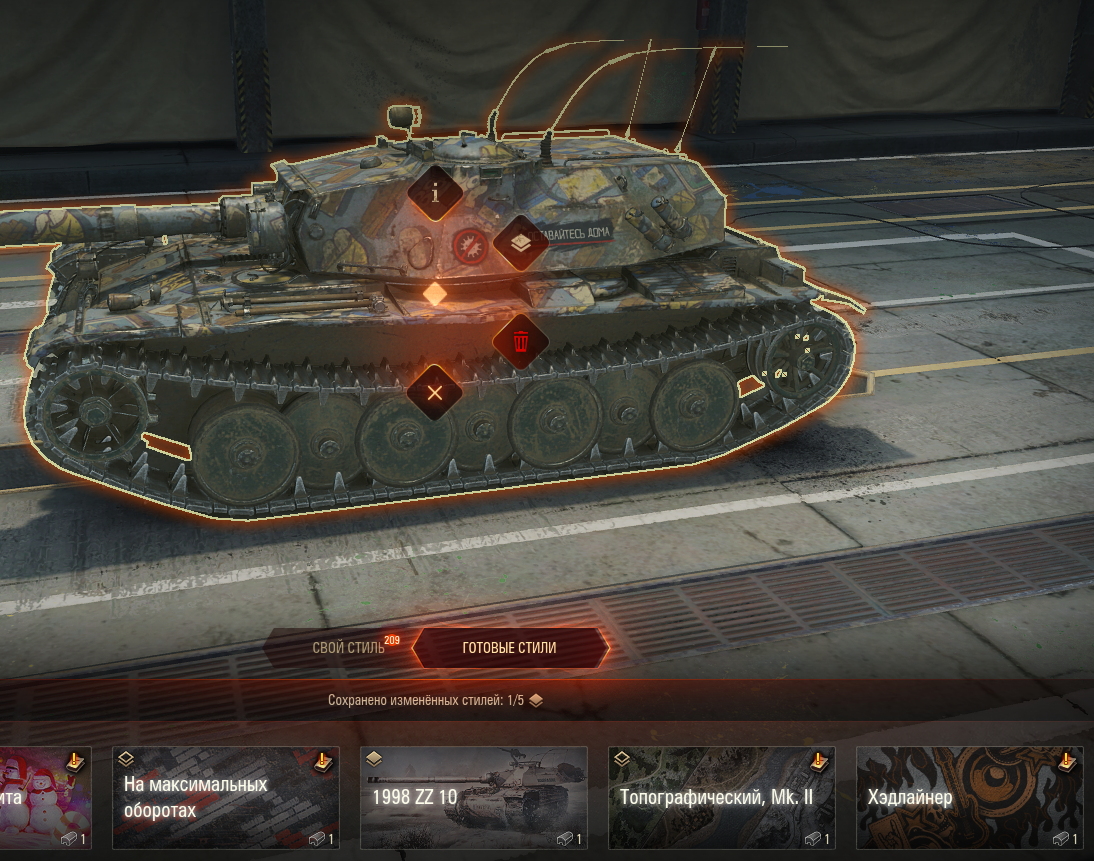Select the Готовые стили tab
This screenshot has height=861, width=1094.
pyautogui.click(x=509, y=648)
